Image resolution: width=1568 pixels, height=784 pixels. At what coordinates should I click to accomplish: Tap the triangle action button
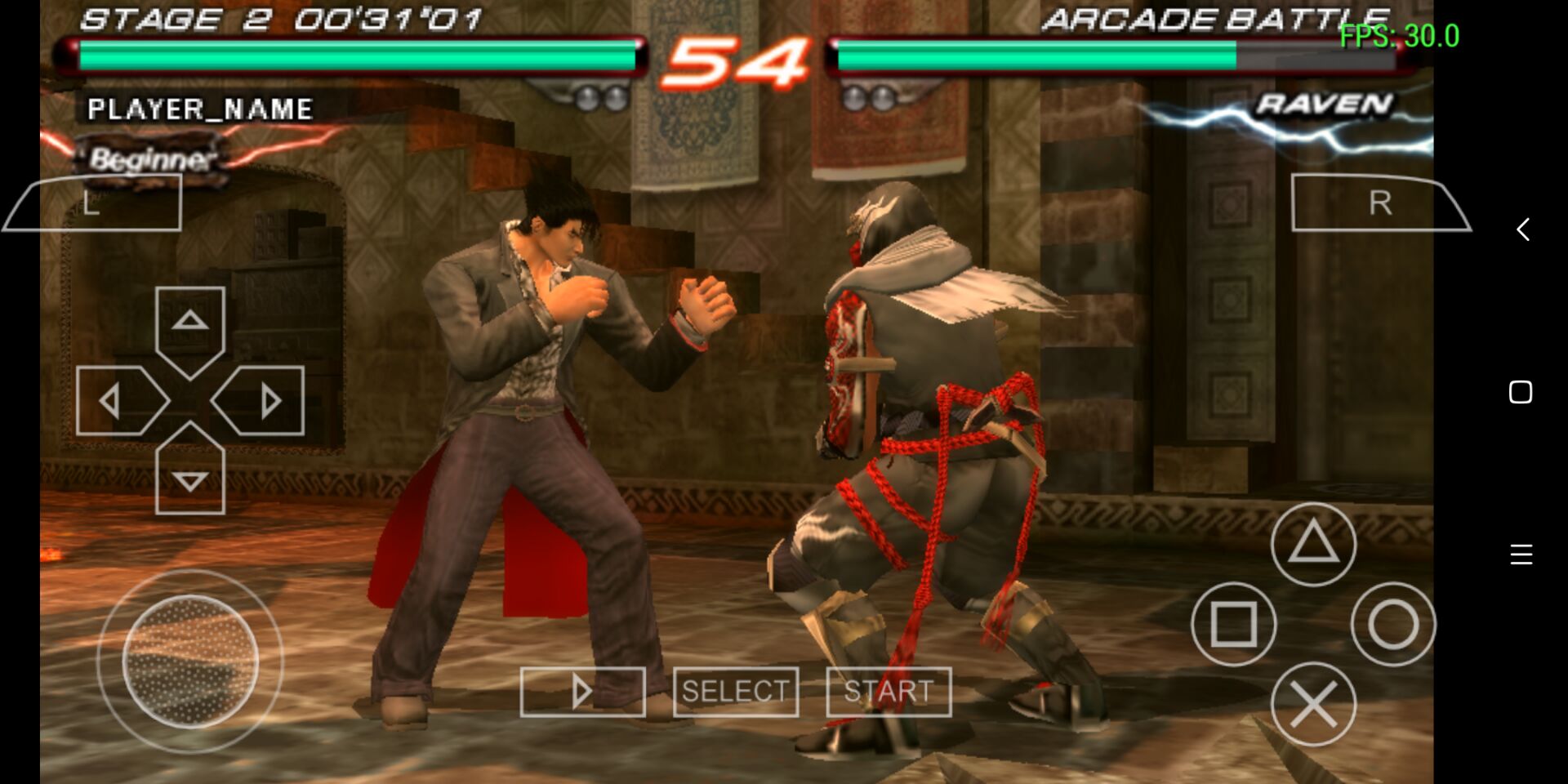click(1313, 544)
